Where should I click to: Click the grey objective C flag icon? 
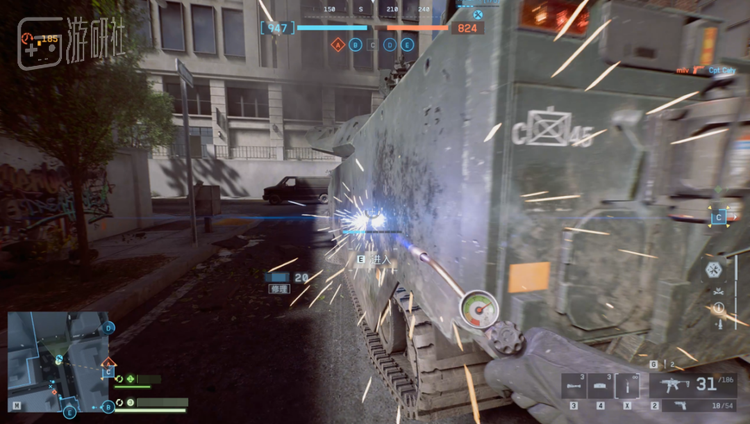[x=373, y=45]
